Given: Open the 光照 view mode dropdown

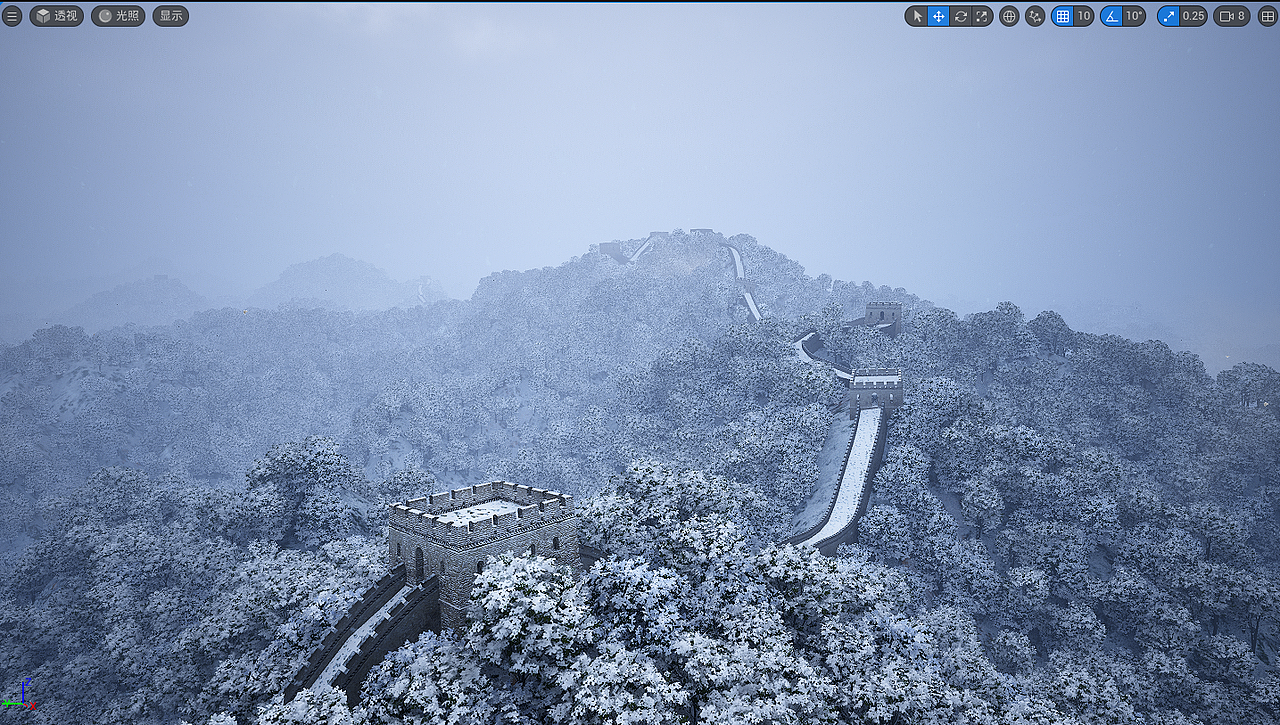Looking at the screenshot, I should tap(117, 16).
